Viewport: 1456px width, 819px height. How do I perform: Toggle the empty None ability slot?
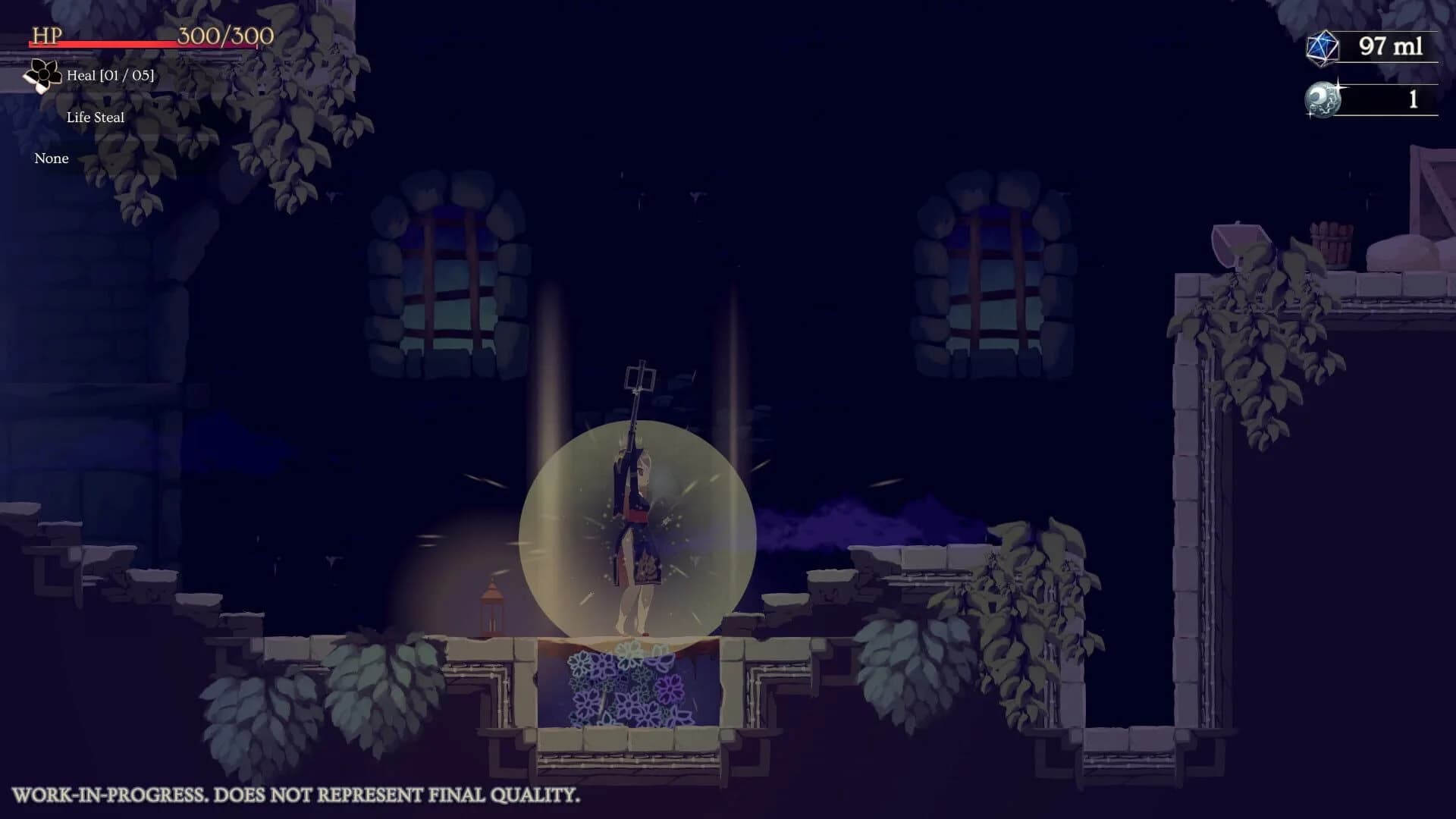point(50,158)
